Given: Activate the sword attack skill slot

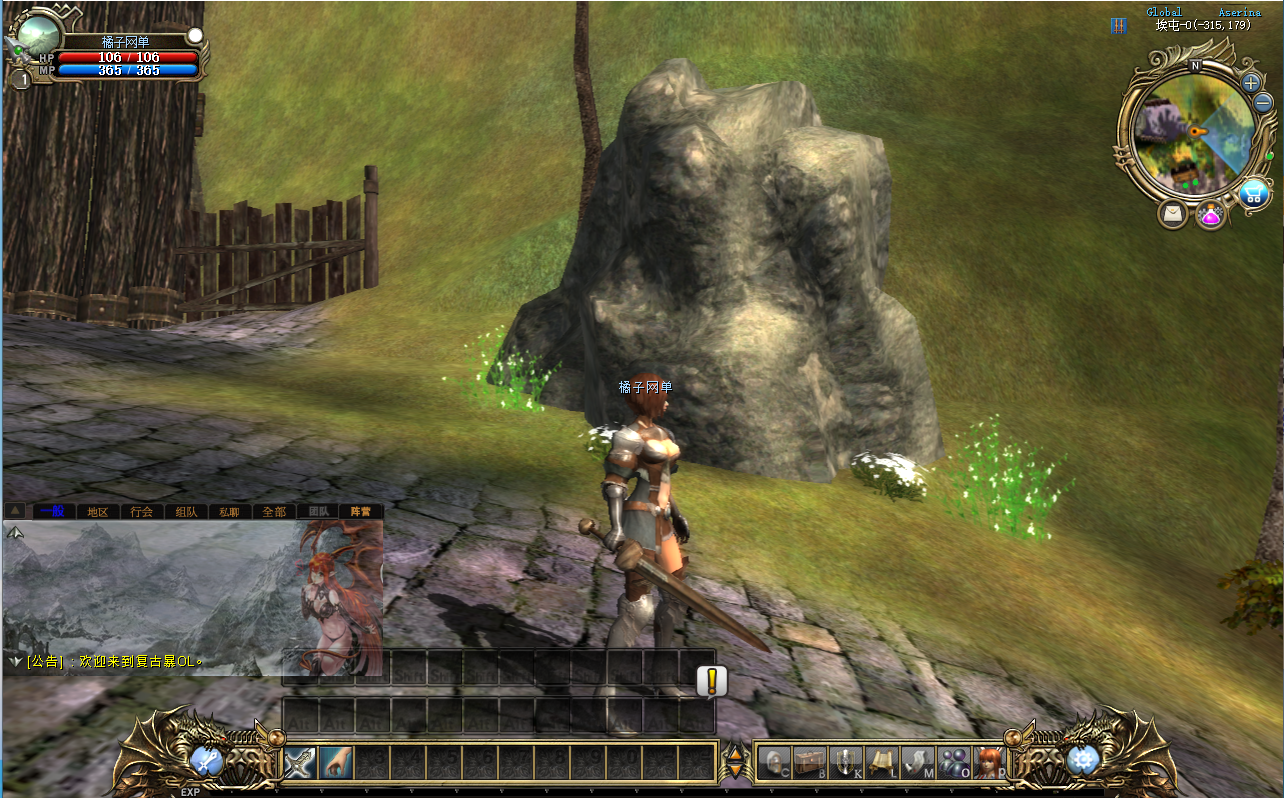Looking at the screenshot, I should point(300,763).
